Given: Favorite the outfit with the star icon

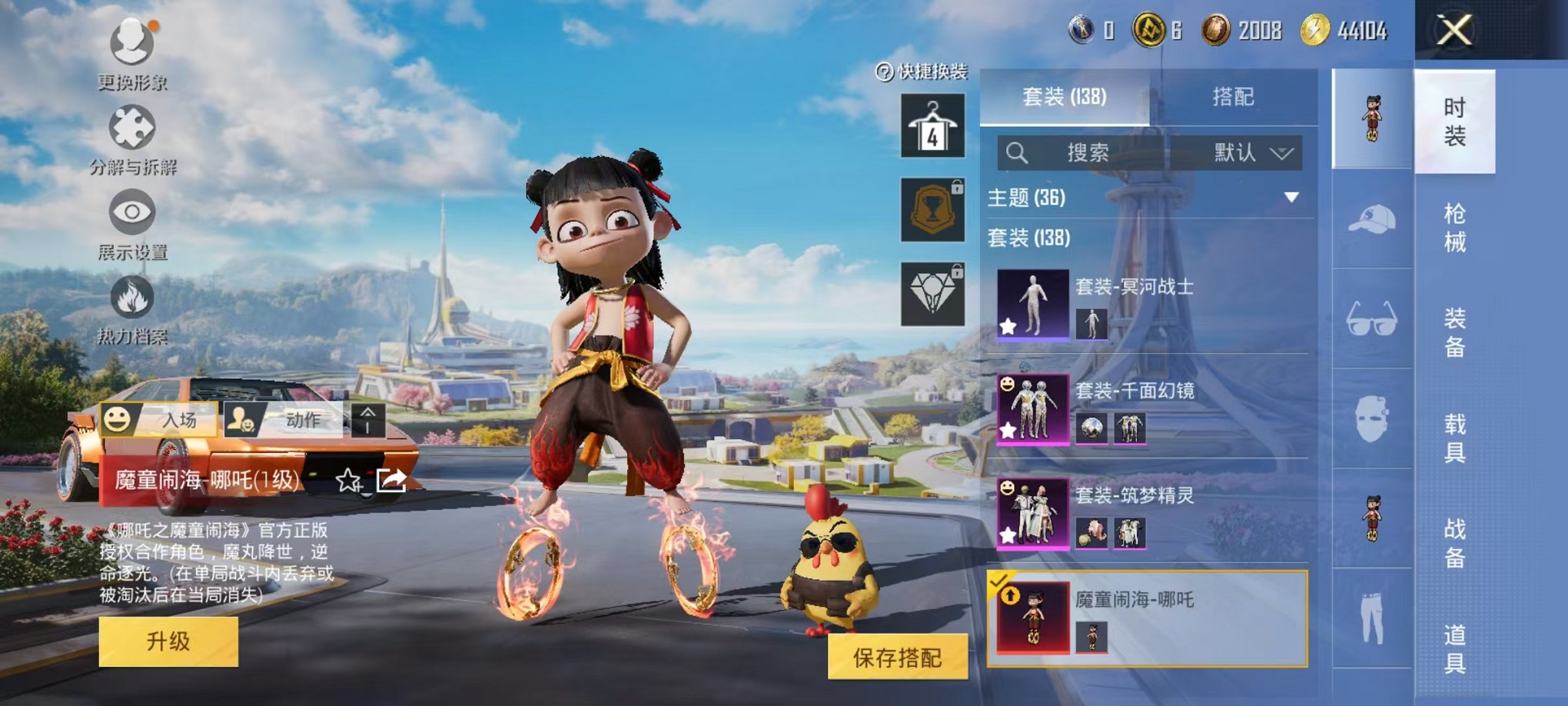Looking at the screenshot, I should (x=348, y=481).
